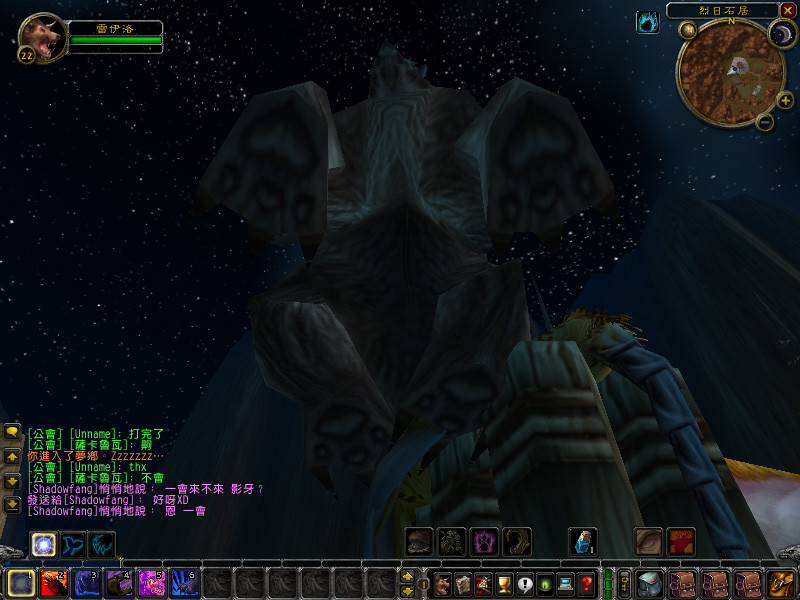Zoom out the minimap with minus button

coord(764,123)
